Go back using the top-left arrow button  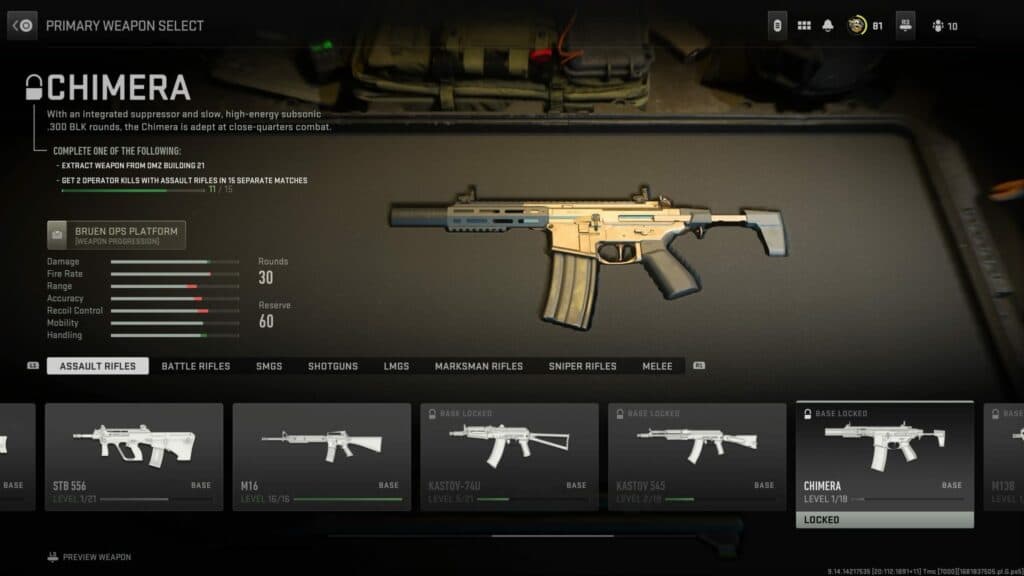coord(22,25)
